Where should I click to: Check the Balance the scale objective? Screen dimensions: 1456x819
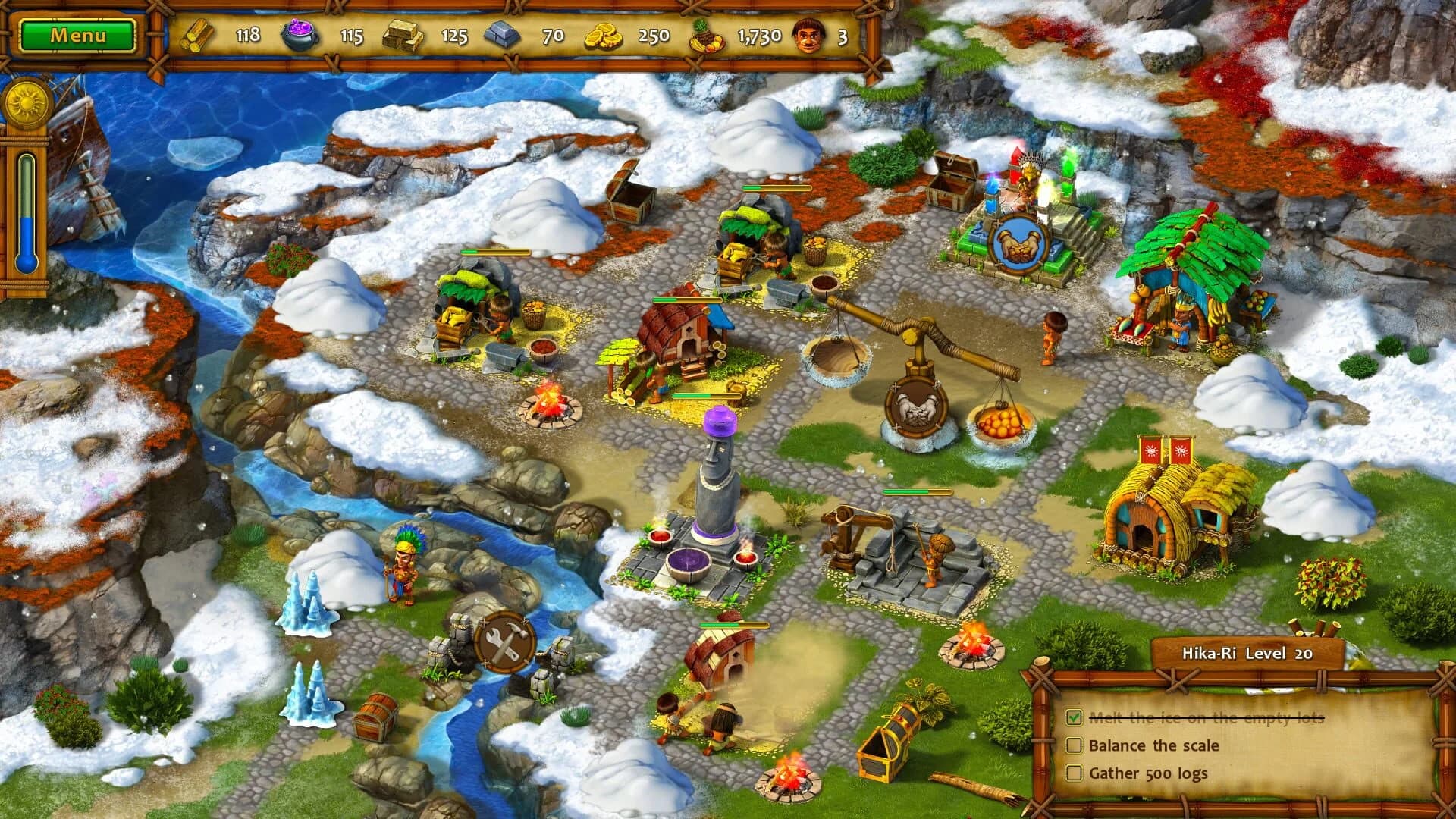(1076, 746)
